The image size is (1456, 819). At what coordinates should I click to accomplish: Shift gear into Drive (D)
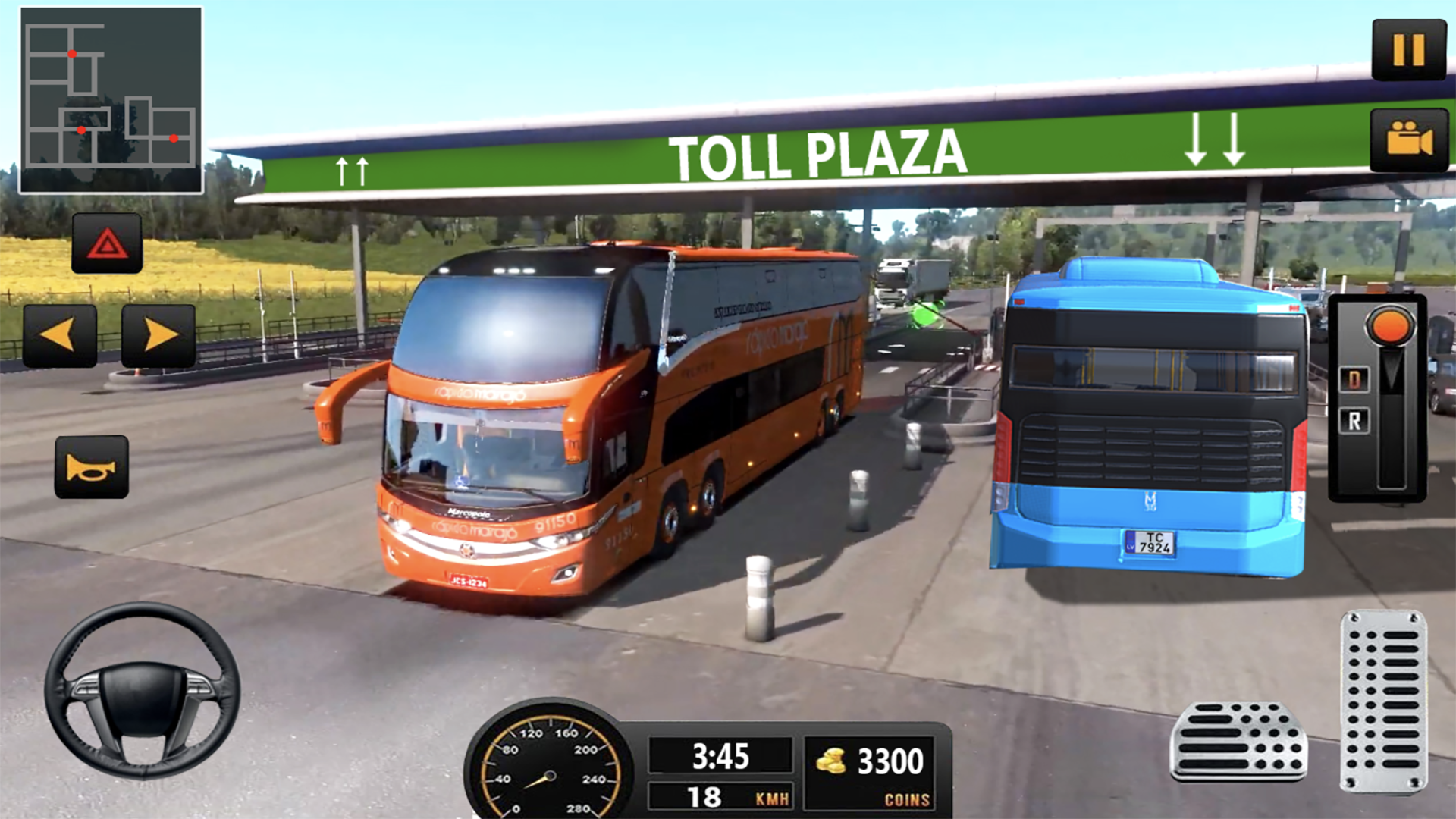pos(1354,378)
